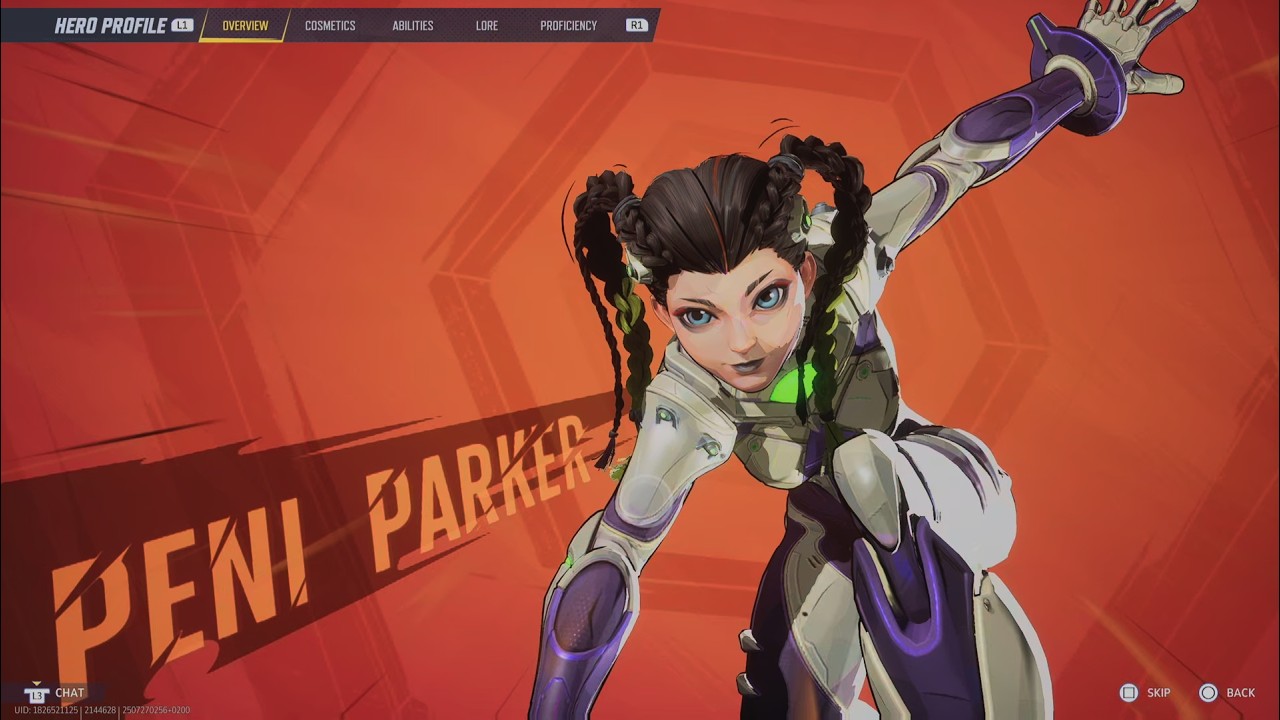Open the Chat box
The height and width of the screenshot is (720, 1280).
click(58, 693)
